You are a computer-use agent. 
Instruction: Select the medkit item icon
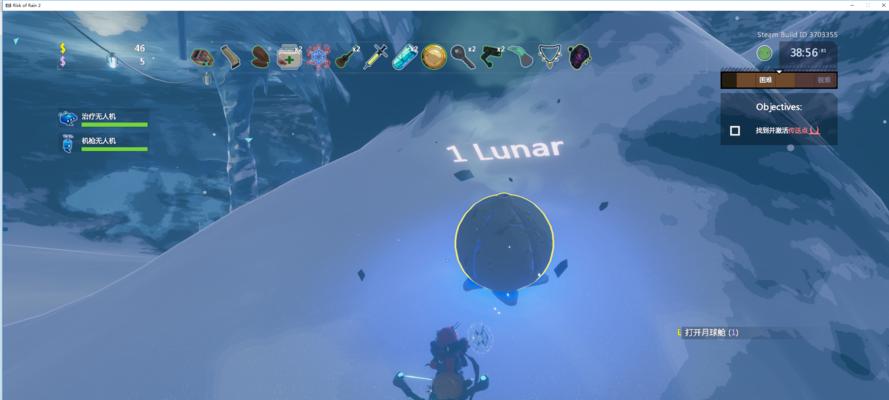289,56
